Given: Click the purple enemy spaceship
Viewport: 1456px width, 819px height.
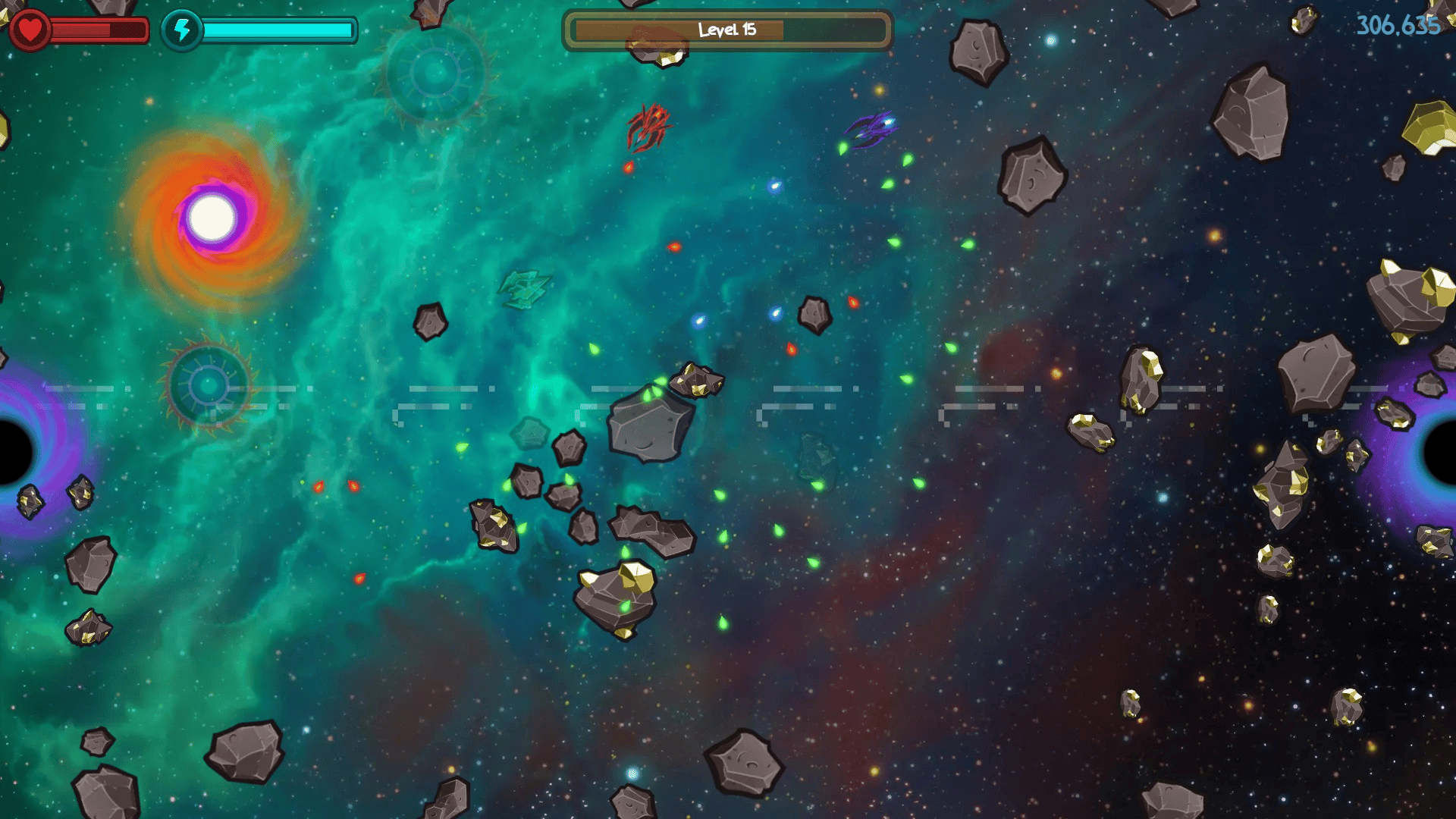Looking at the screenshot, I should [x=872, y=130].
